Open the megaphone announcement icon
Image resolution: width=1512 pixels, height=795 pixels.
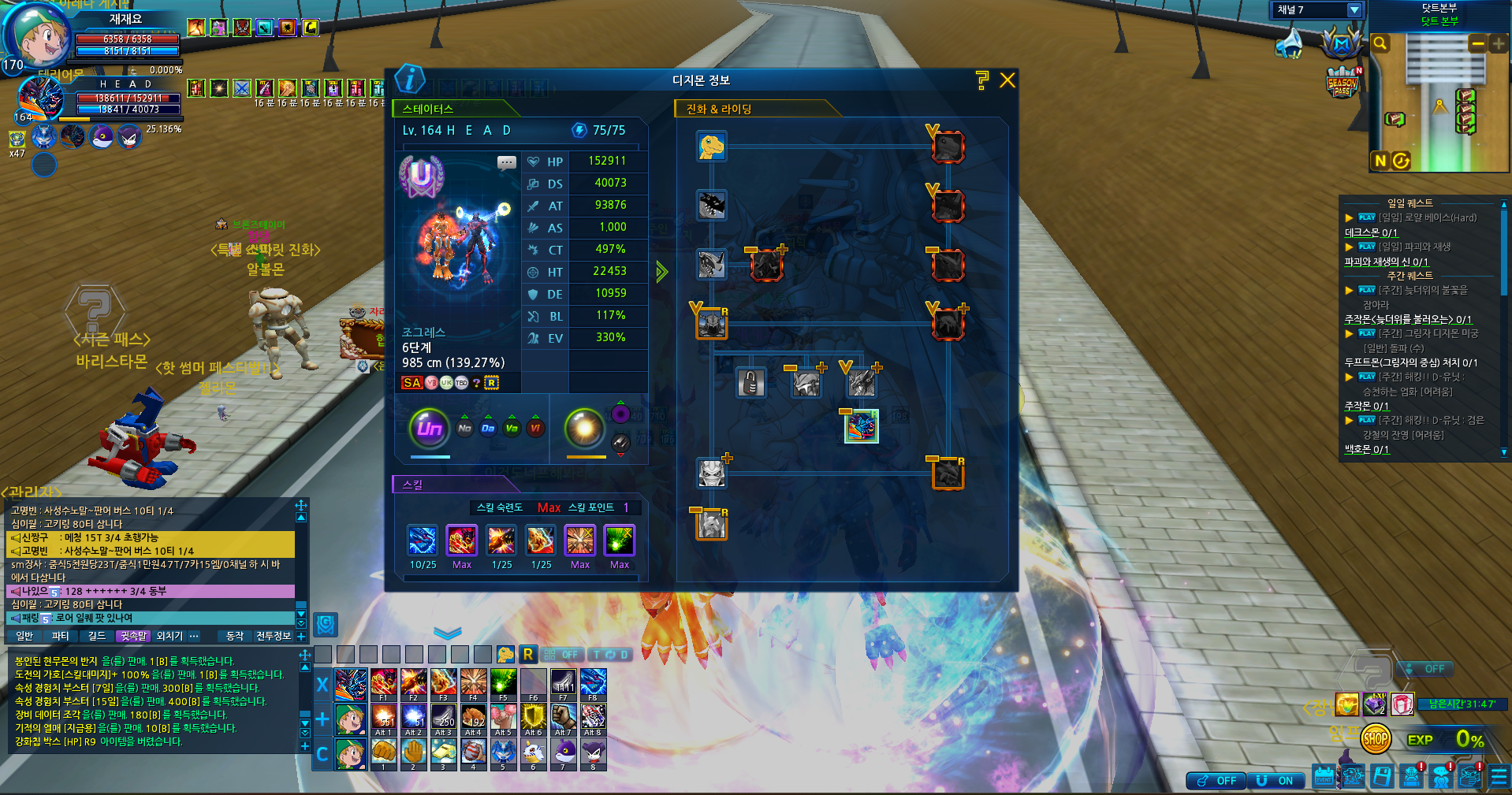(1290, 44)
